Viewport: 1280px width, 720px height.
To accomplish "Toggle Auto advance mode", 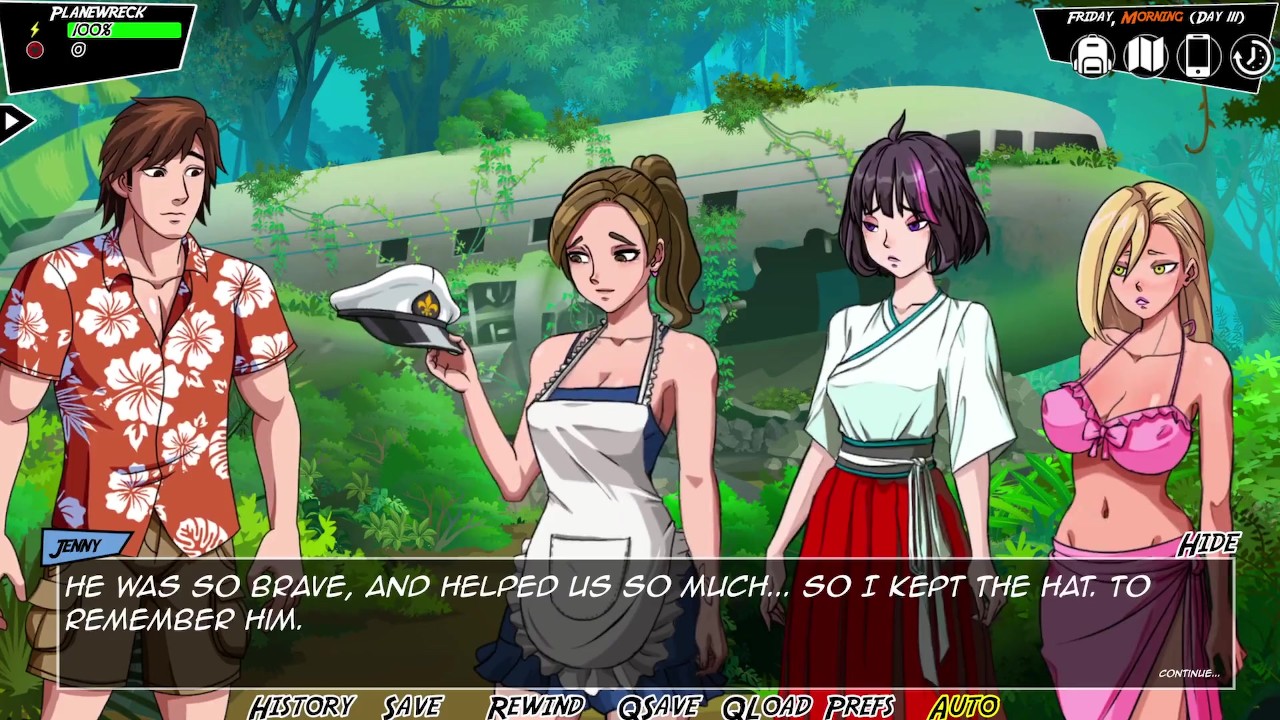I will tap(964, 706).
